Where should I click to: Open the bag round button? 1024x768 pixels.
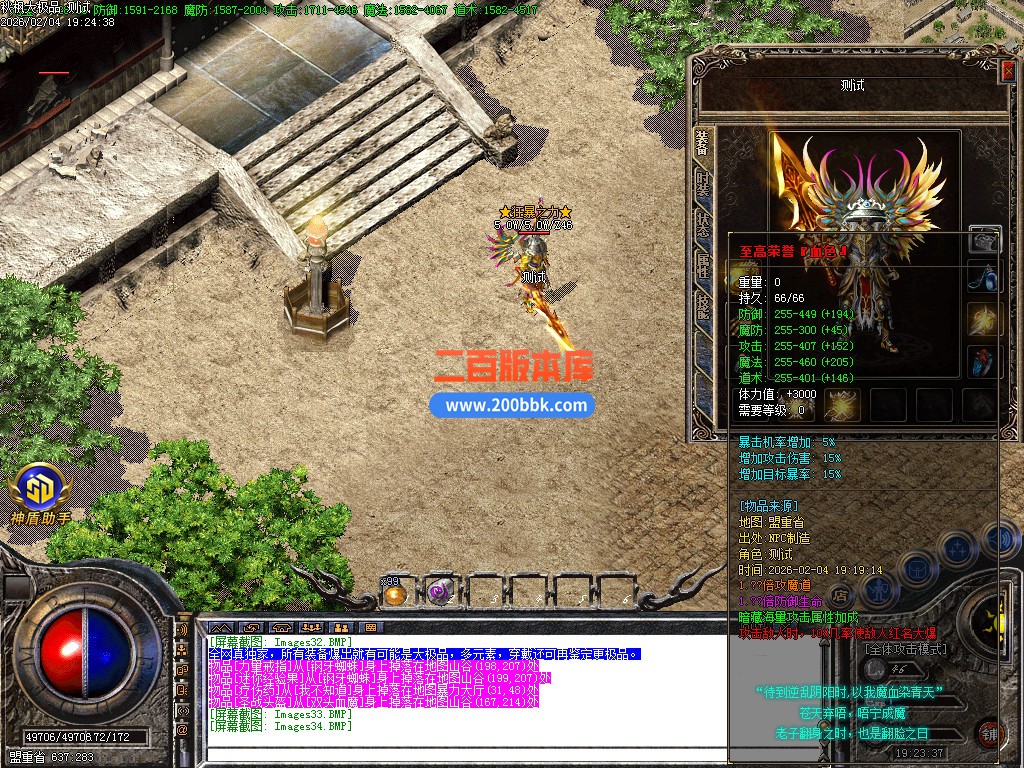917,569
